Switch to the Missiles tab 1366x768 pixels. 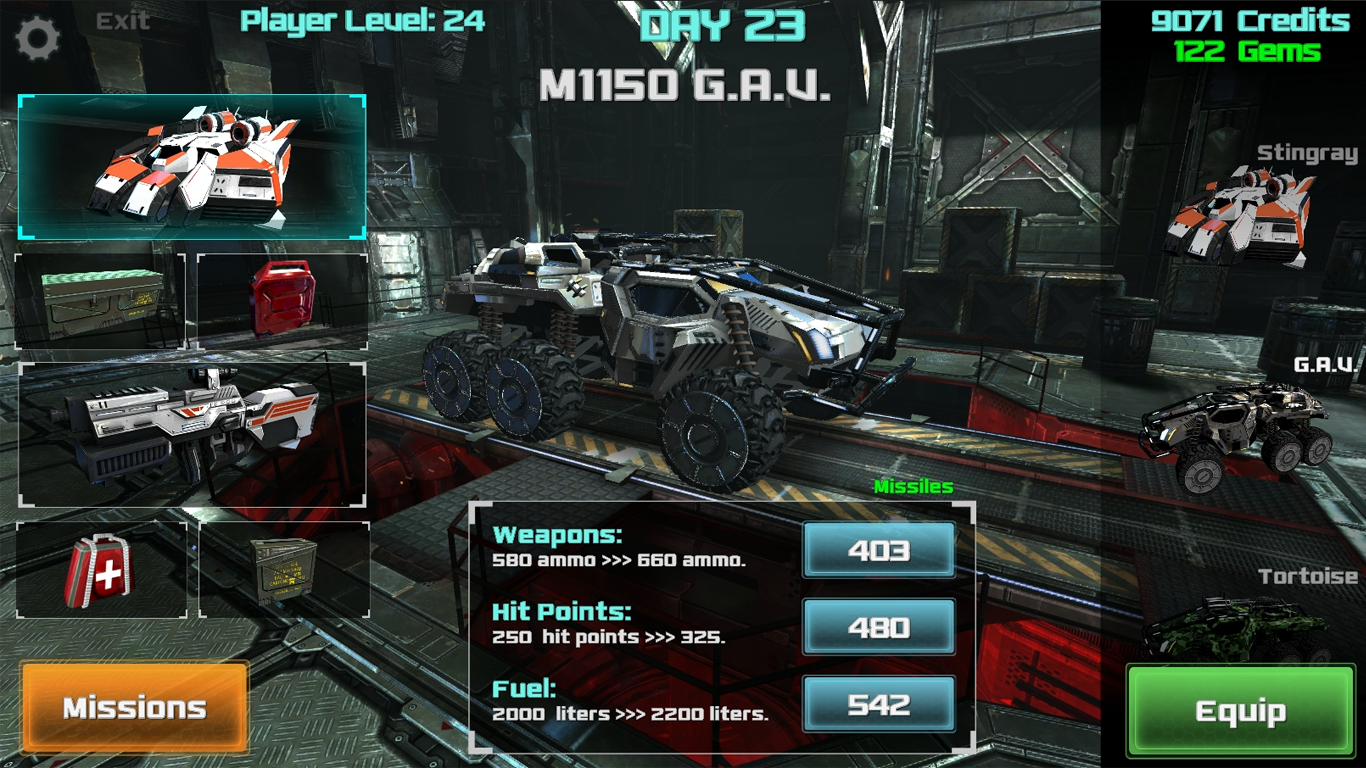[913, 487]
